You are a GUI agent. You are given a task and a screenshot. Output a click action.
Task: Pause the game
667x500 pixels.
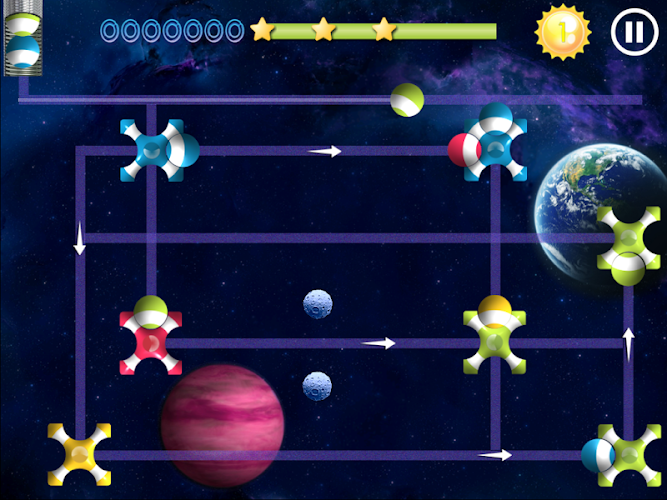[634, 32]
